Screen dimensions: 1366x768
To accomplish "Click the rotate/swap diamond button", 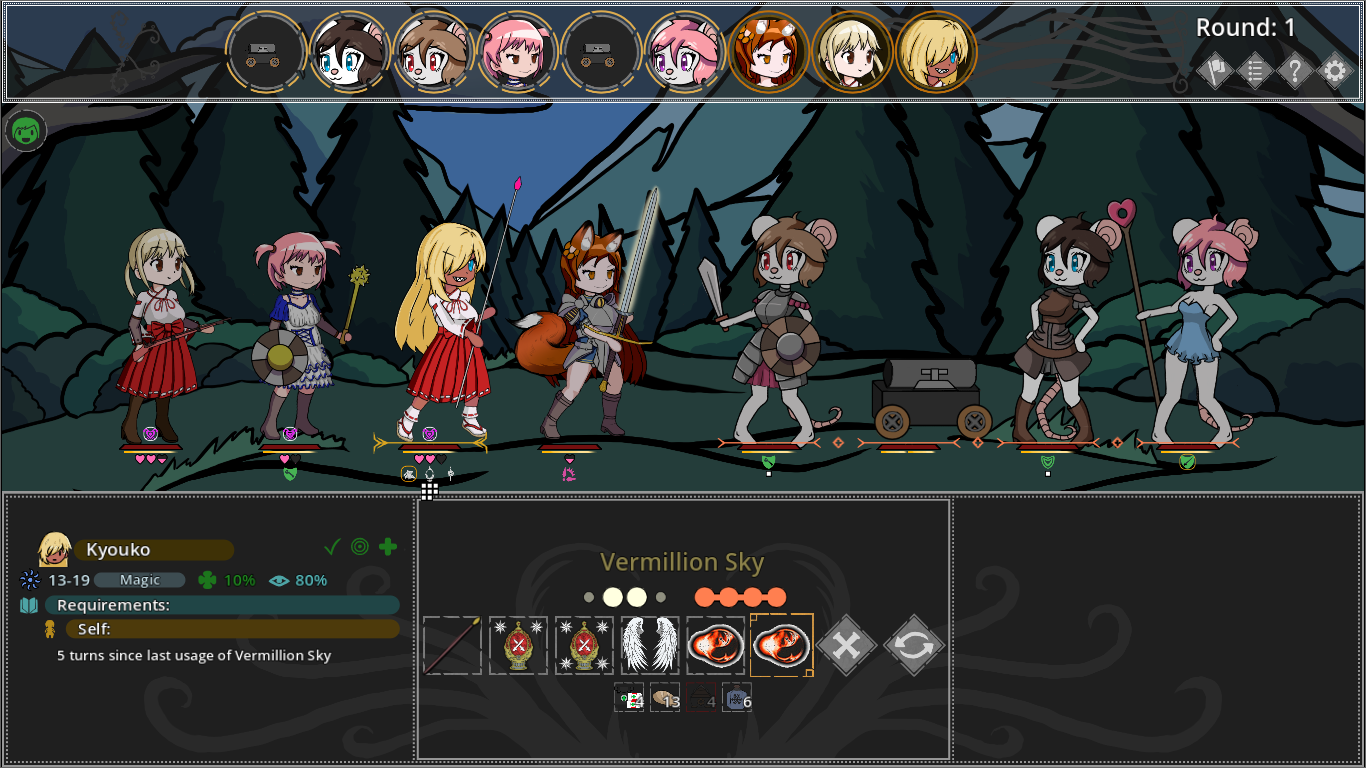I will [912, 644].
